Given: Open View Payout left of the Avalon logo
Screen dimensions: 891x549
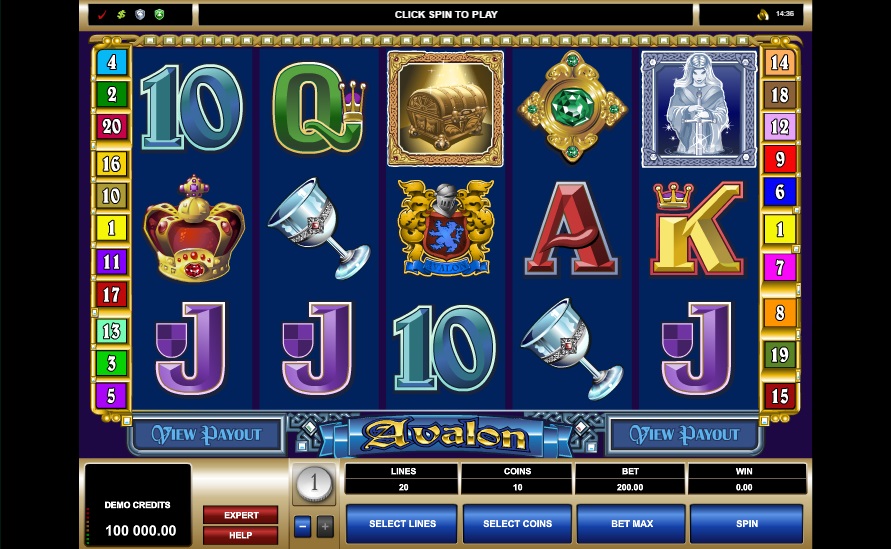Looking at the screenshot, I should click(207, 435).
